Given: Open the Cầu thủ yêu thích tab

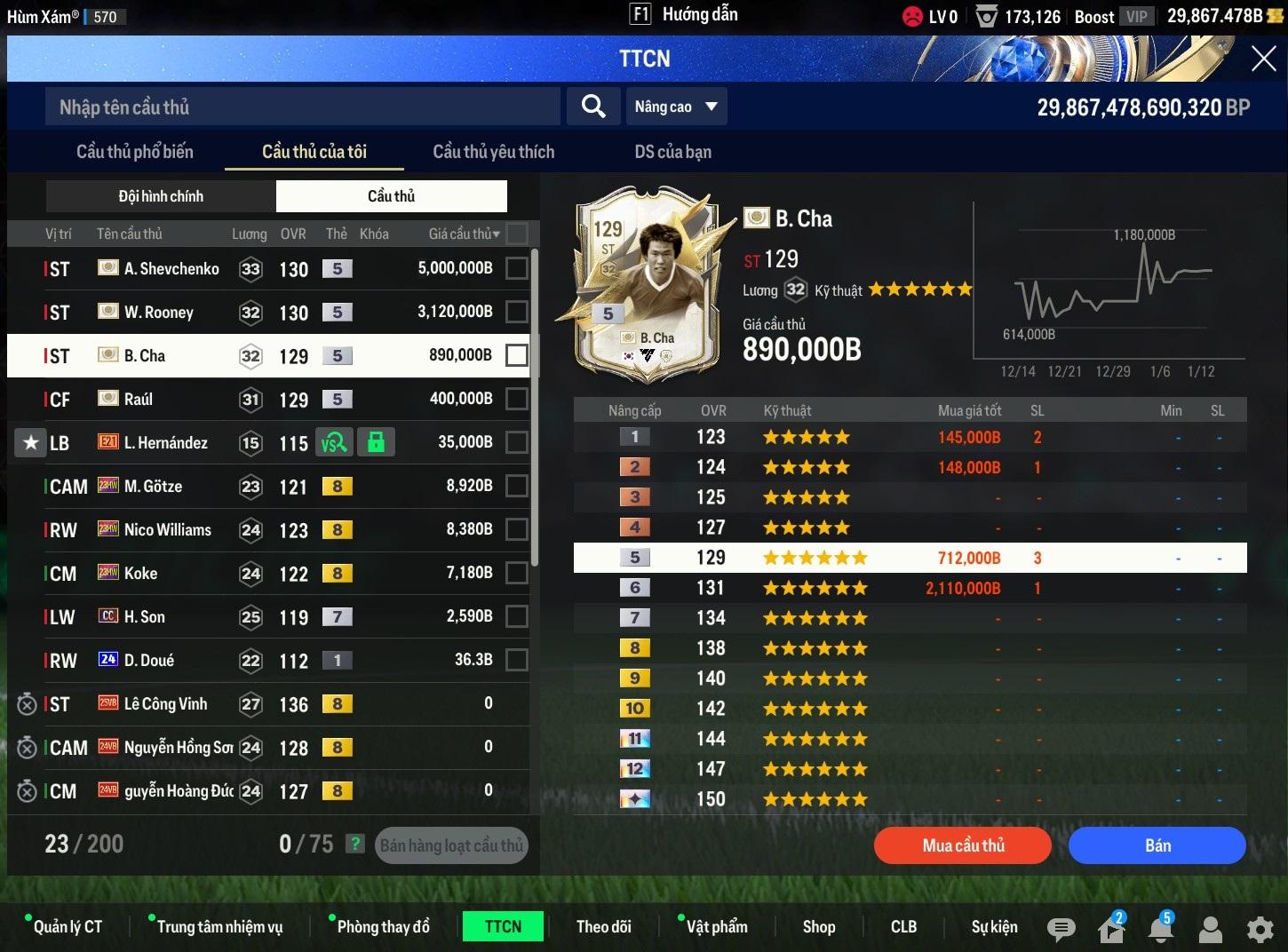Looking at the screenshot, I should coord(493,152).
